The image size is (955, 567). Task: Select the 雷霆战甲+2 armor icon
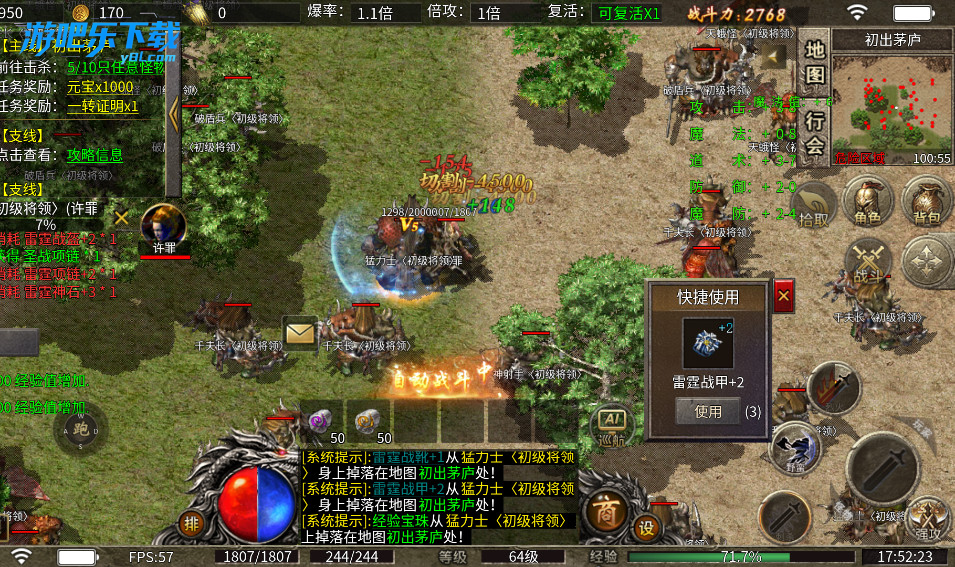pyautogui.click(x=708, y=343)
